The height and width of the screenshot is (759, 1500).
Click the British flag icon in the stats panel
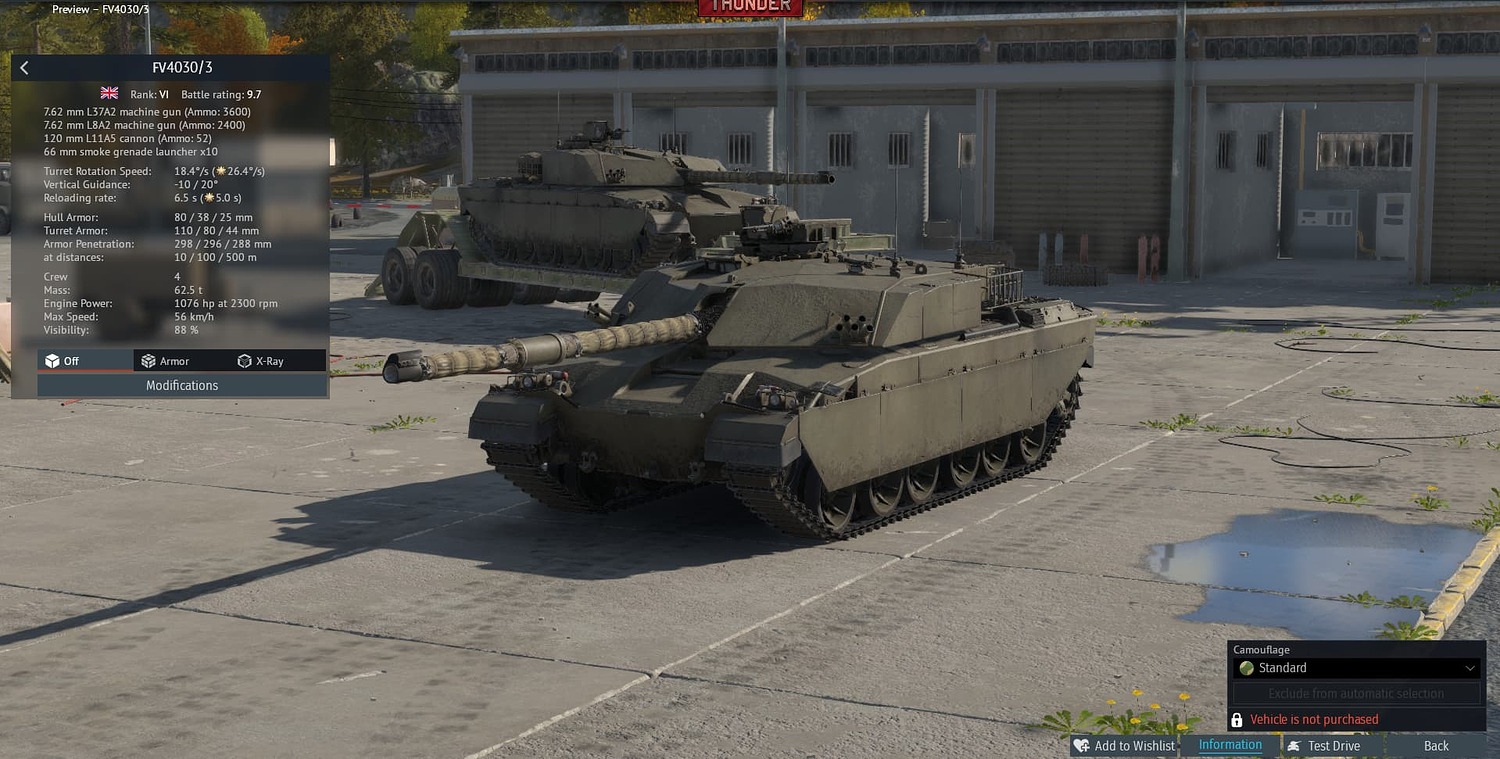pyautogui.click(x=108, y=93)
